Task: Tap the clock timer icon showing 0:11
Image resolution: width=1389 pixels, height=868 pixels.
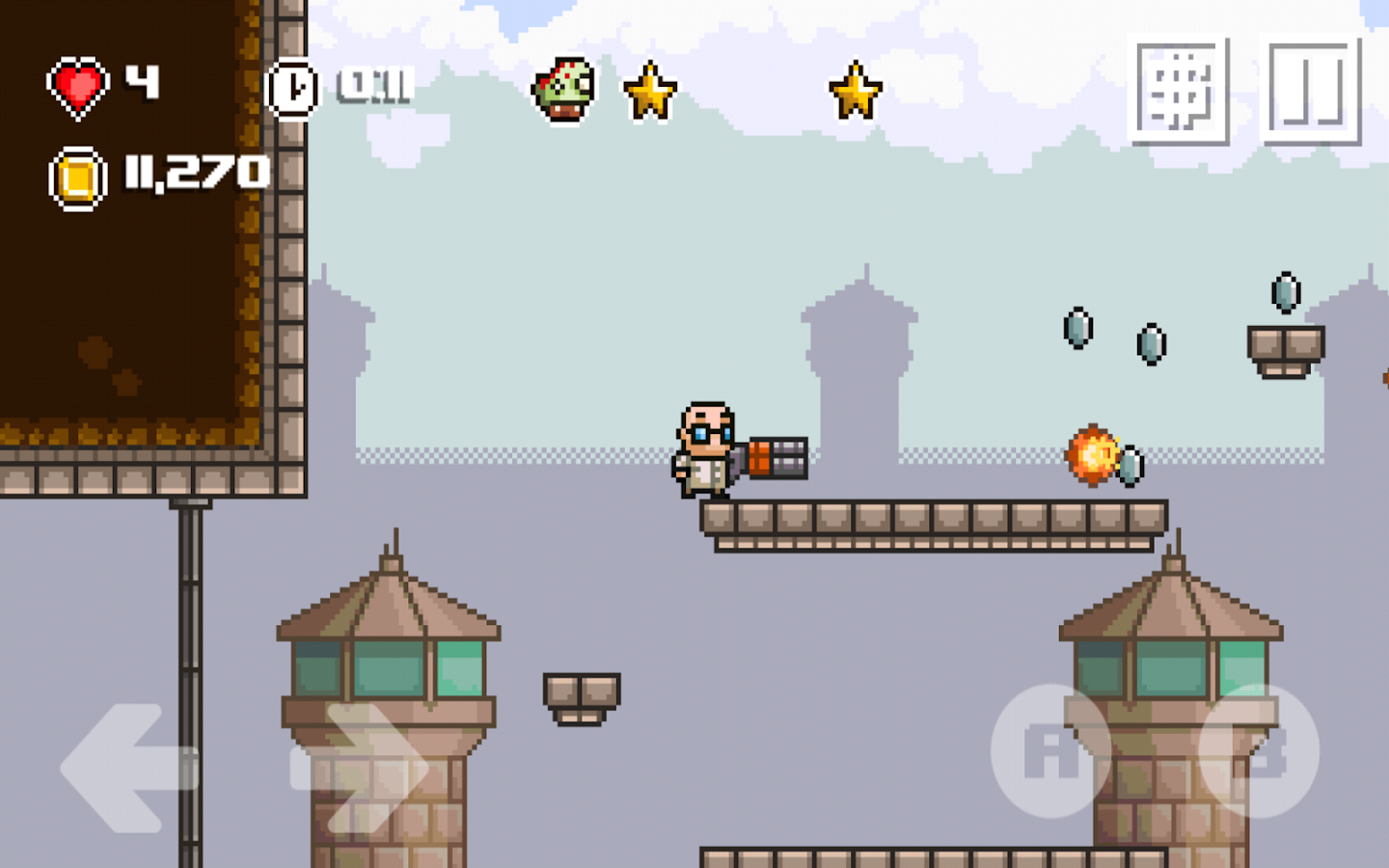Action: 294,87
